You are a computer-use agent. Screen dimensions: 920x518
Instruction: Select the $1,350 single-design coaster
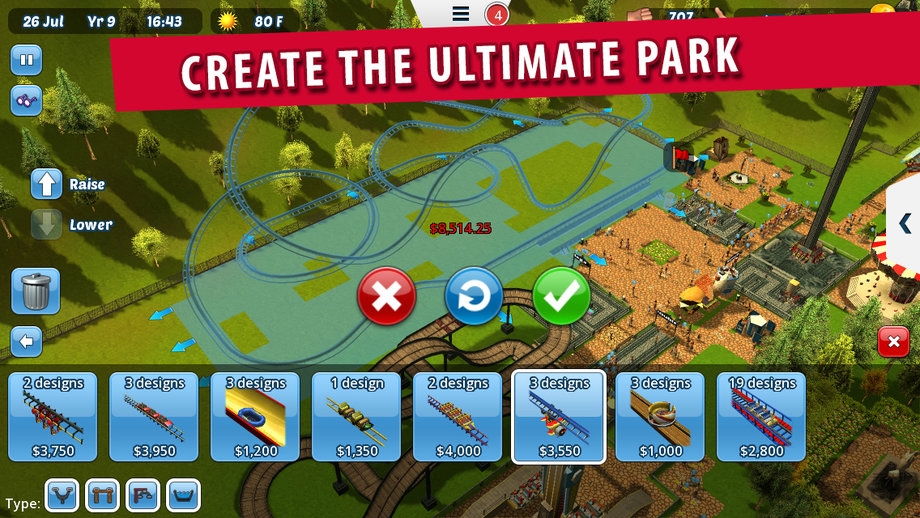pyautogui.click(x=356, y=417)
